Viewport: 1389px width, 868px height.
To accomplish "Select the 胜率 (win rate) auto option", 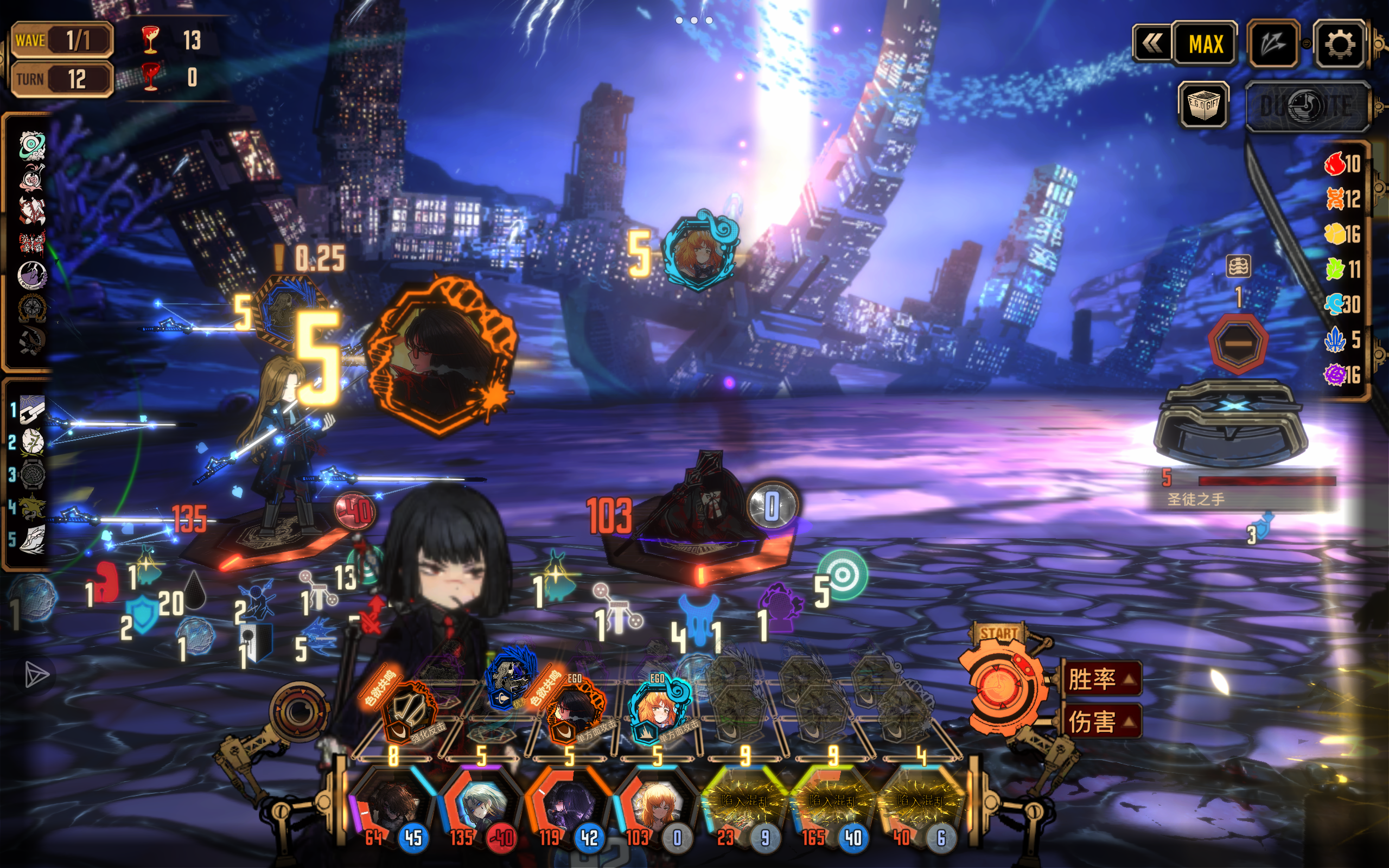I will click(1101, 679).
